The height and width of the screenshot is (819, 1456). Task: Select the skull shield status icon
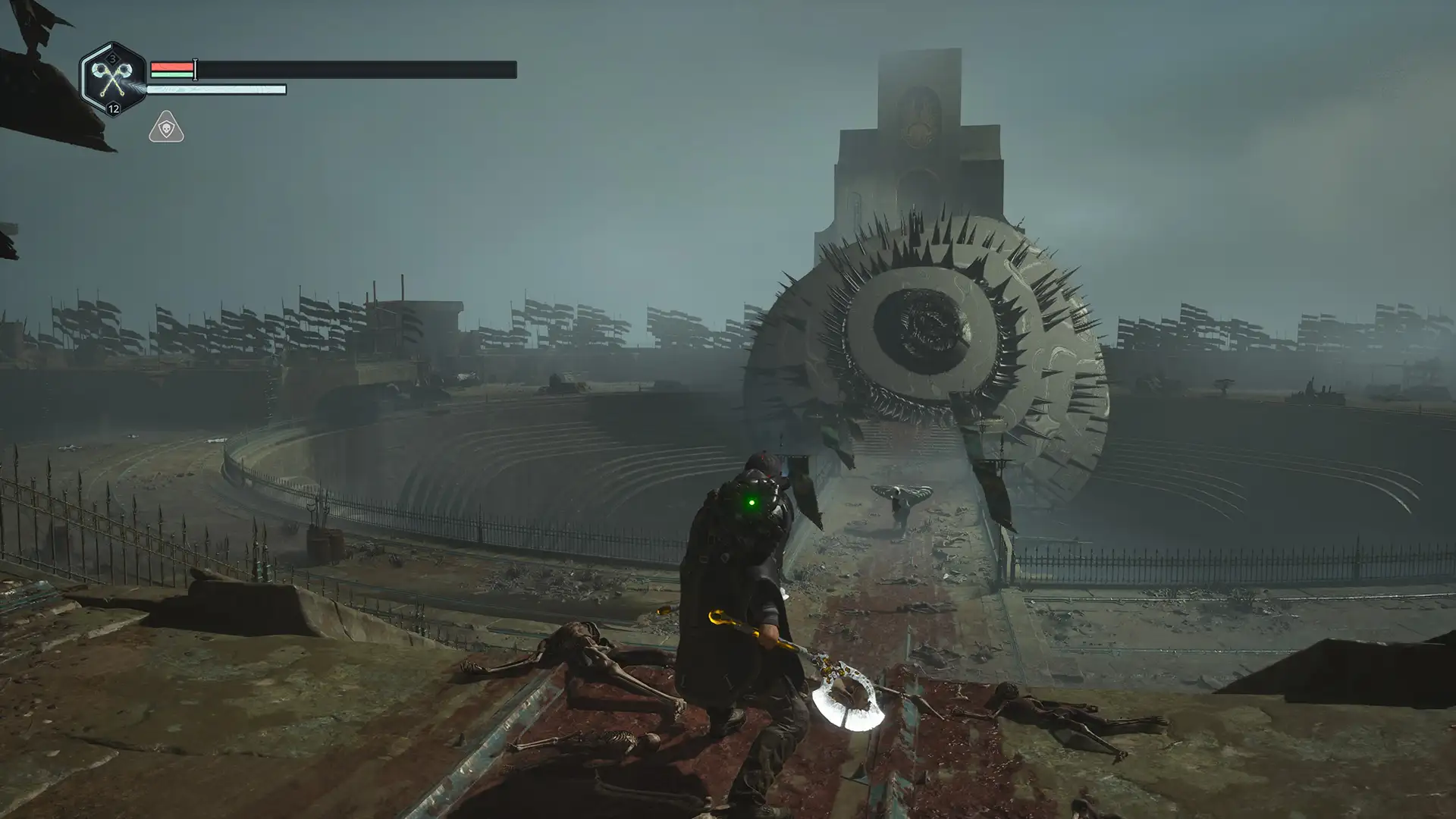(166, 127)
